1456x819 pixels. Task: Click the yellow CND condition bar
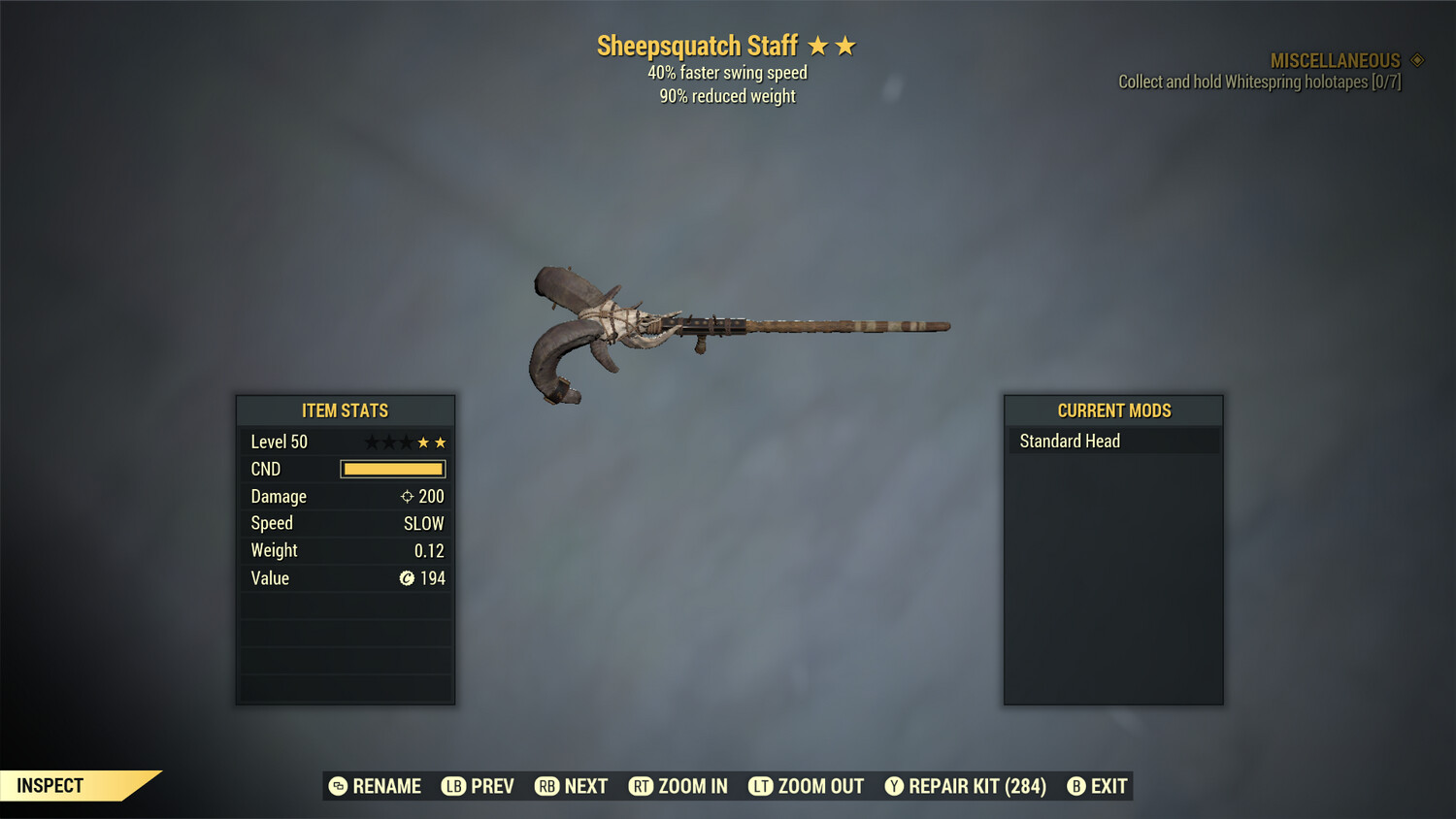point(392,469)
